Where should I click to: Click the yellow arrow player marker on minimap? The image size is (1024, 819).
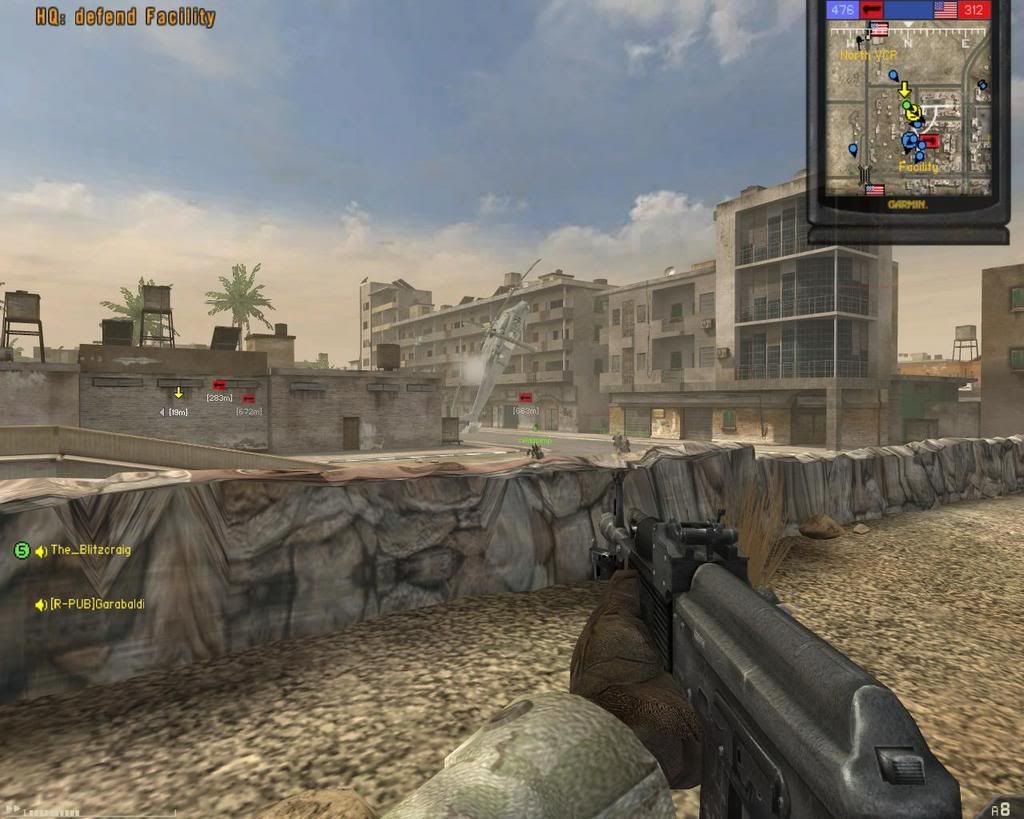point(904,90)
